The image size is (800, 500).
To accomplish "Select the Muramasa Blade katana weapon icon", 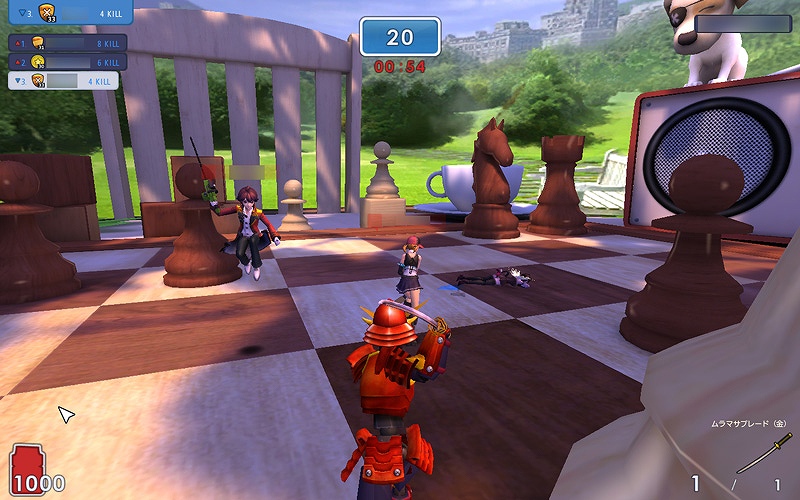I will tap(764, 453).
